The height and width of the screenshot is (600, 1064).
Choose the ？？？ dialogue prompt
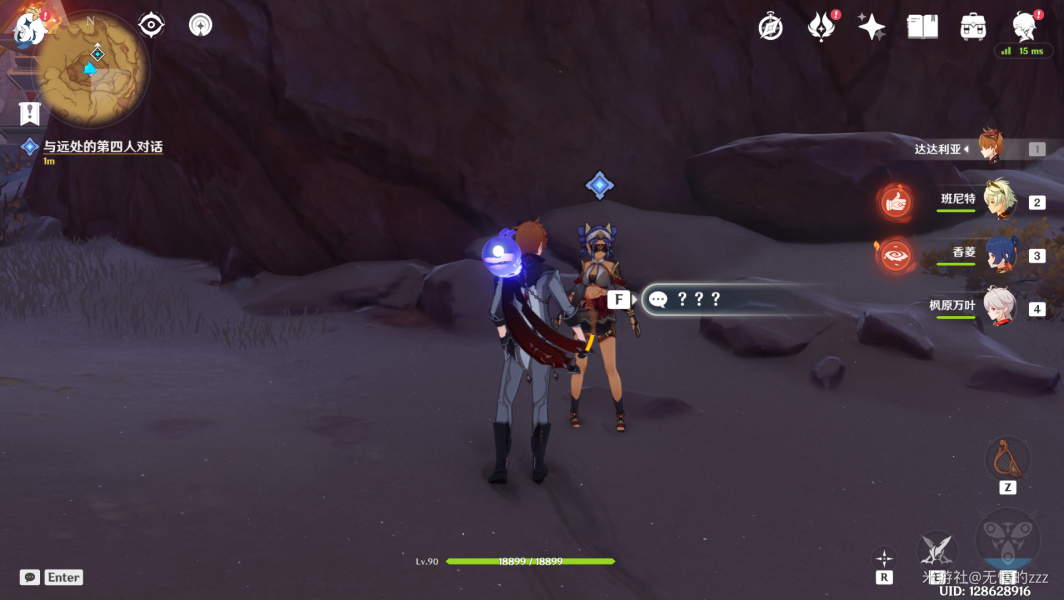click(x=698, y=299)
